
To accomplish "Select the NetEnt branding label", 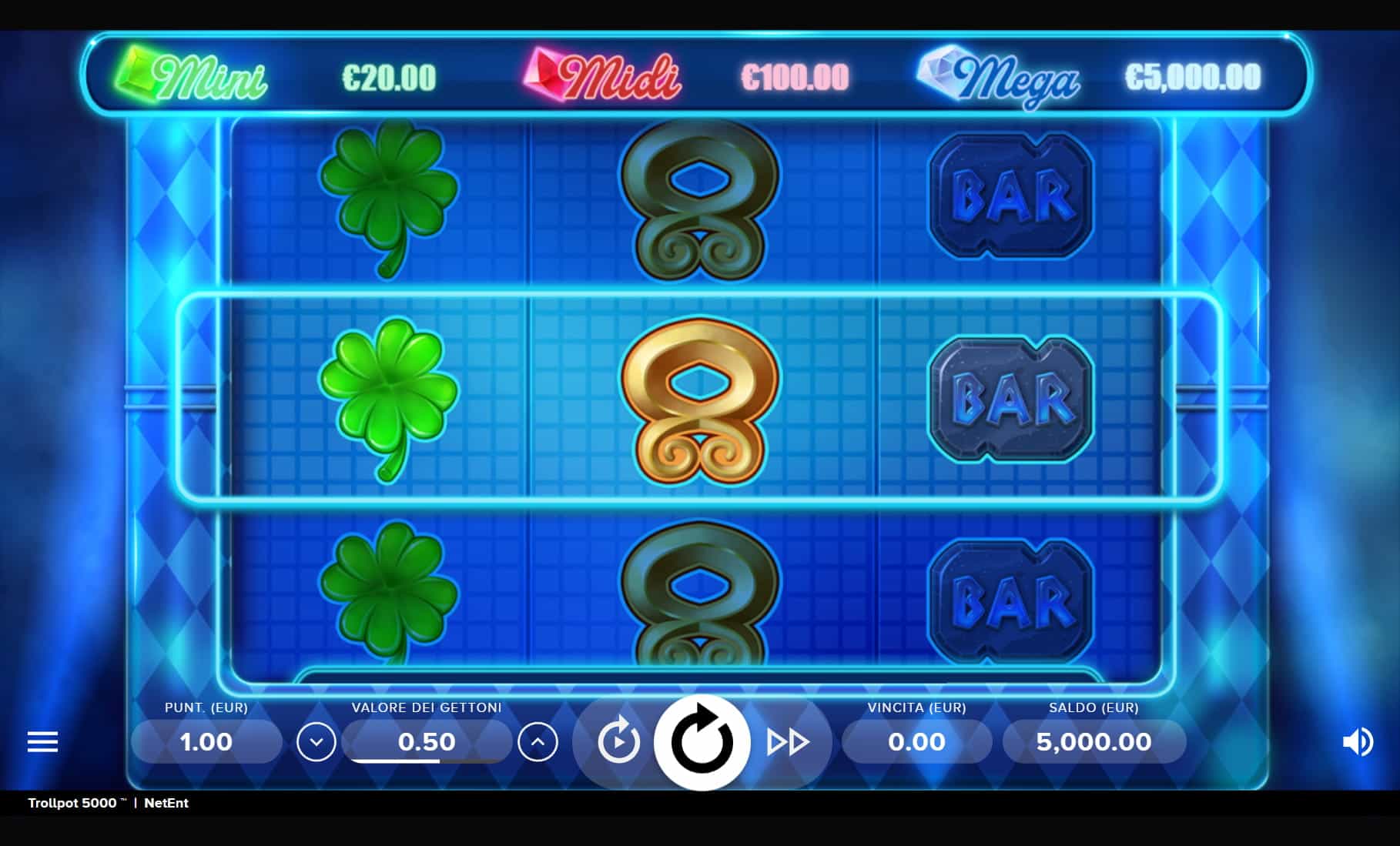I will click(166, 803).
